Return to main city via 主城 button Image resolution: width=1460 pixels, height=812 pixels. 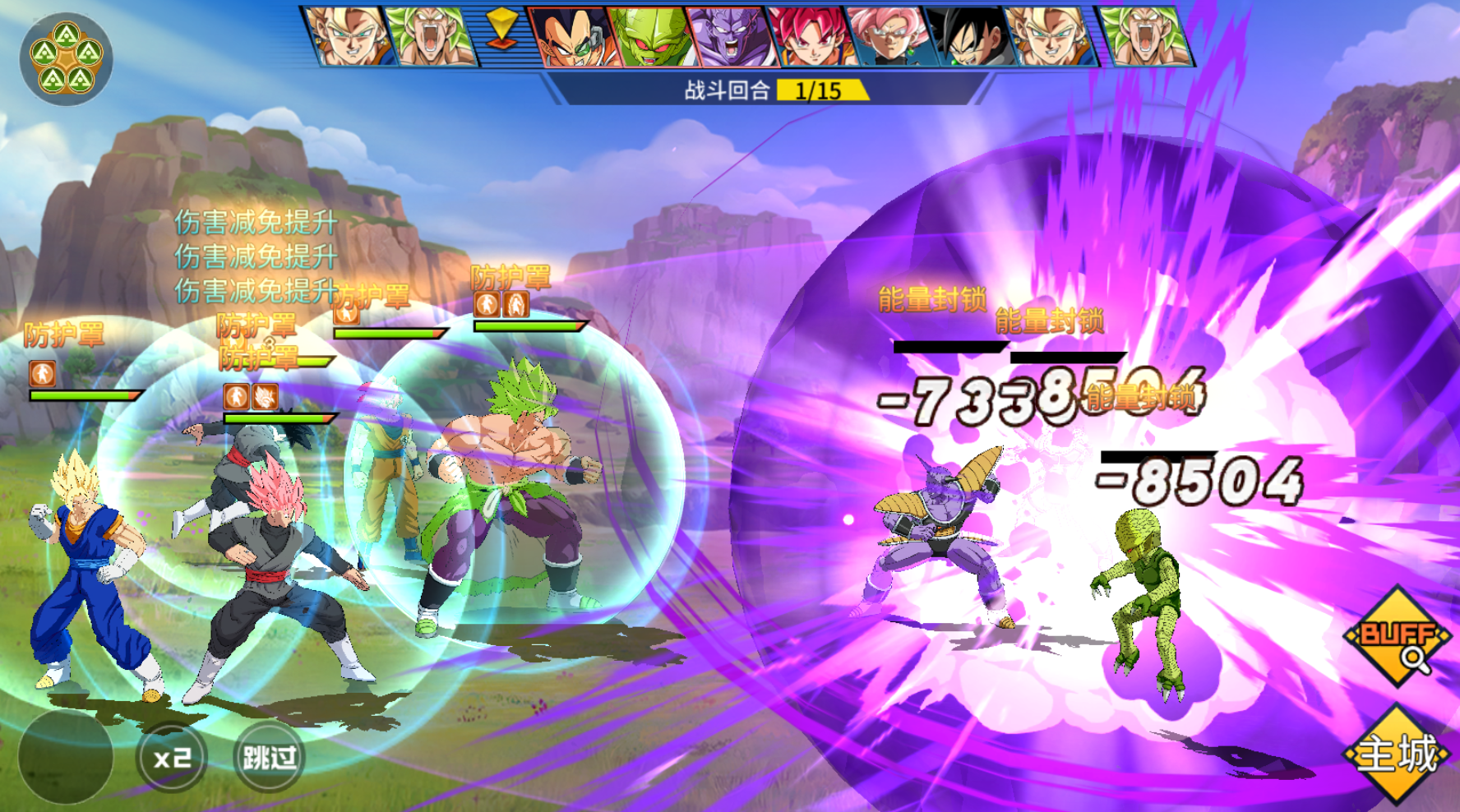1397,754
